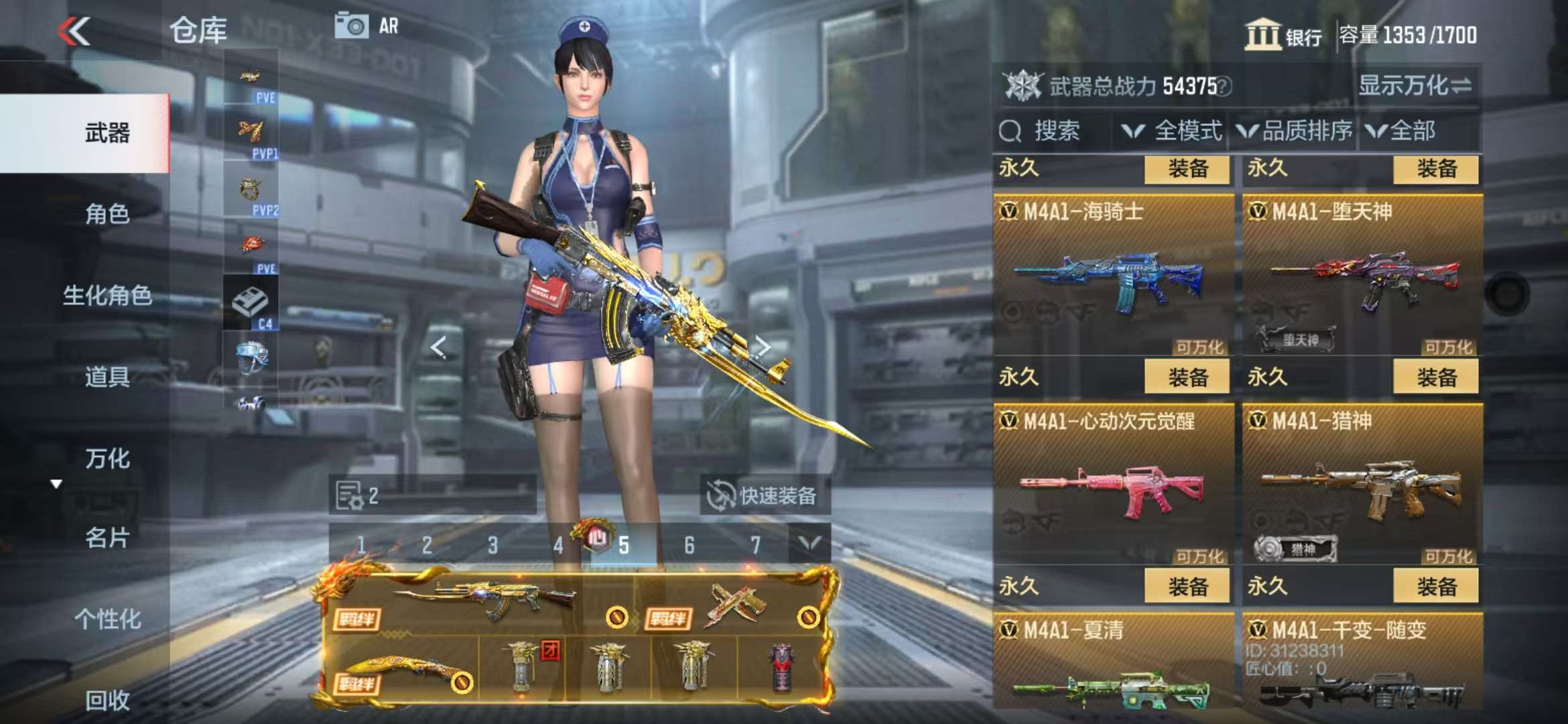The width and height of the screenshot is (1568, 724).
Task: Open the 道具 items category
Action: pyautogui.click(x=107, y=377)
